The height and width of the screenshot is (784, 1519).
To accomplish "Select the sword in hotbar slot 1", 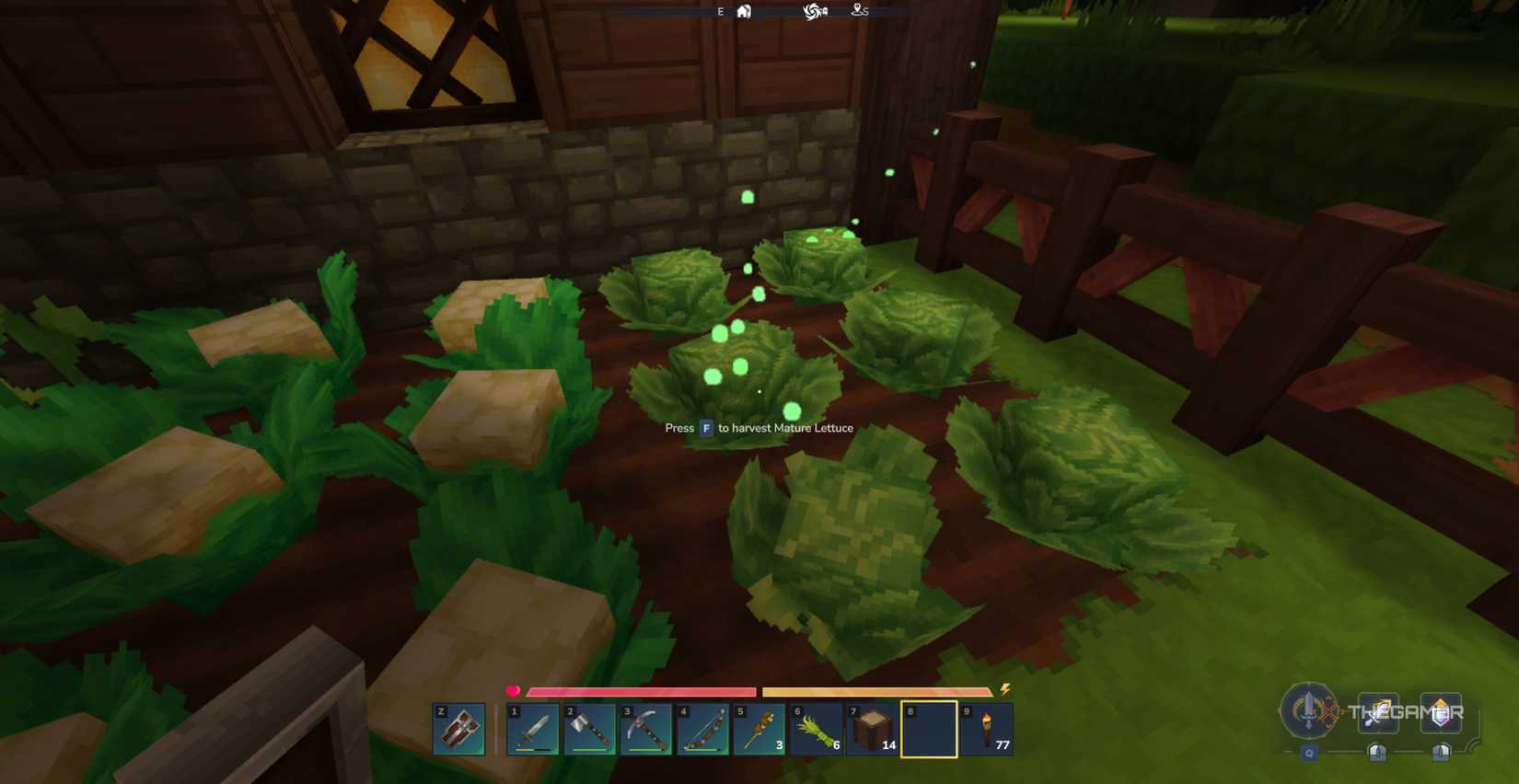I will pos(534,730).
